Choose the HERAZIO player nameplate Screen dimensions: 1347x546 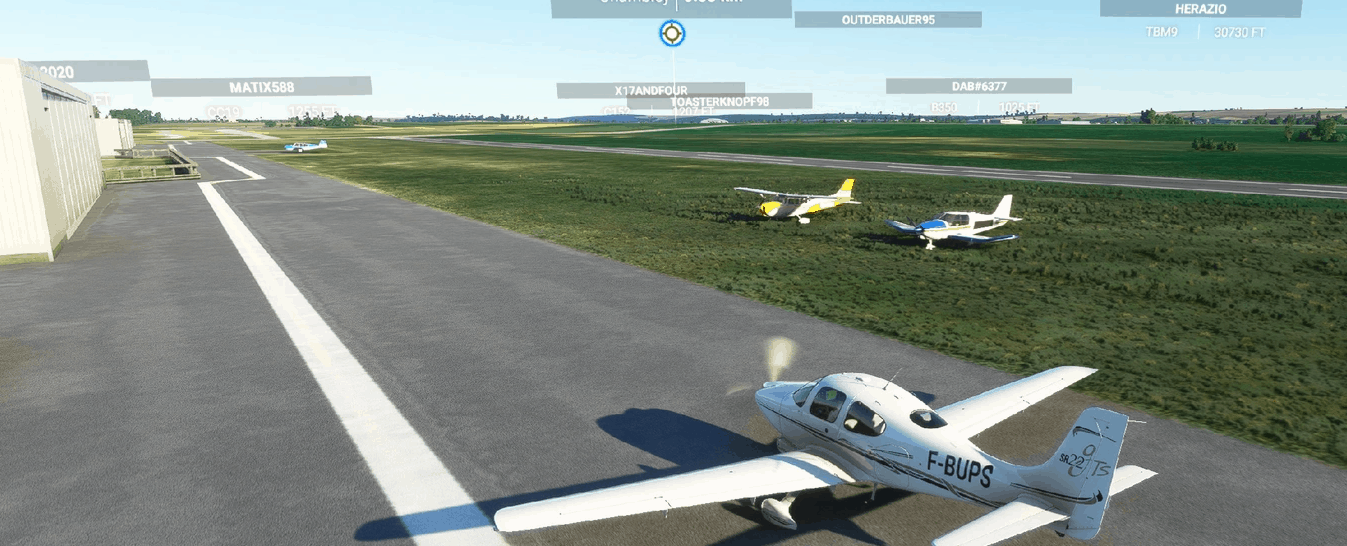point(1200,9)
